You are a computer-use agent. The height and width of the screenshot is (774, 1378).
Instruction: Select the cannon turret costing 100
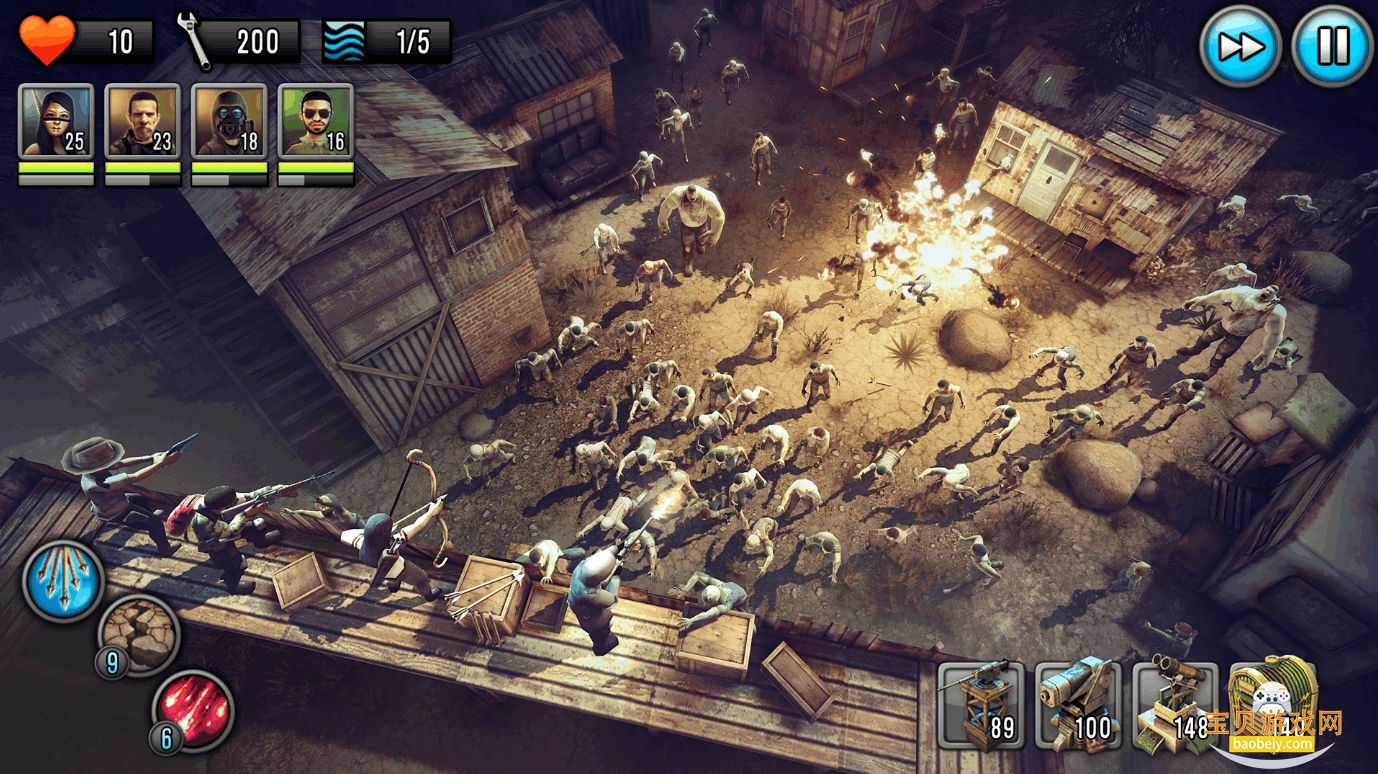point(1078,705)
